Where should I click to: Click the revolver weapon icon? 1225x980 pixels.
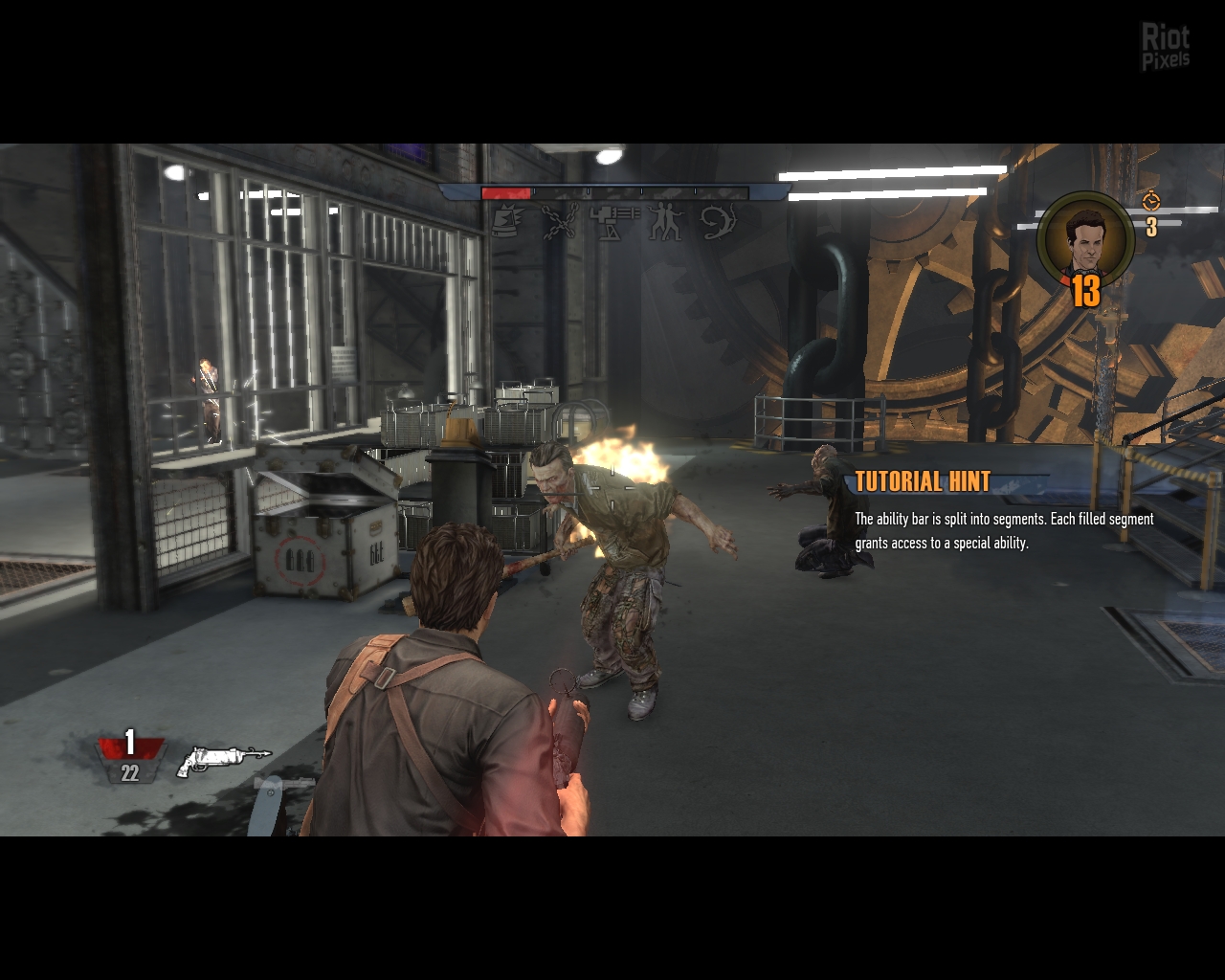[x=223, y=760]
